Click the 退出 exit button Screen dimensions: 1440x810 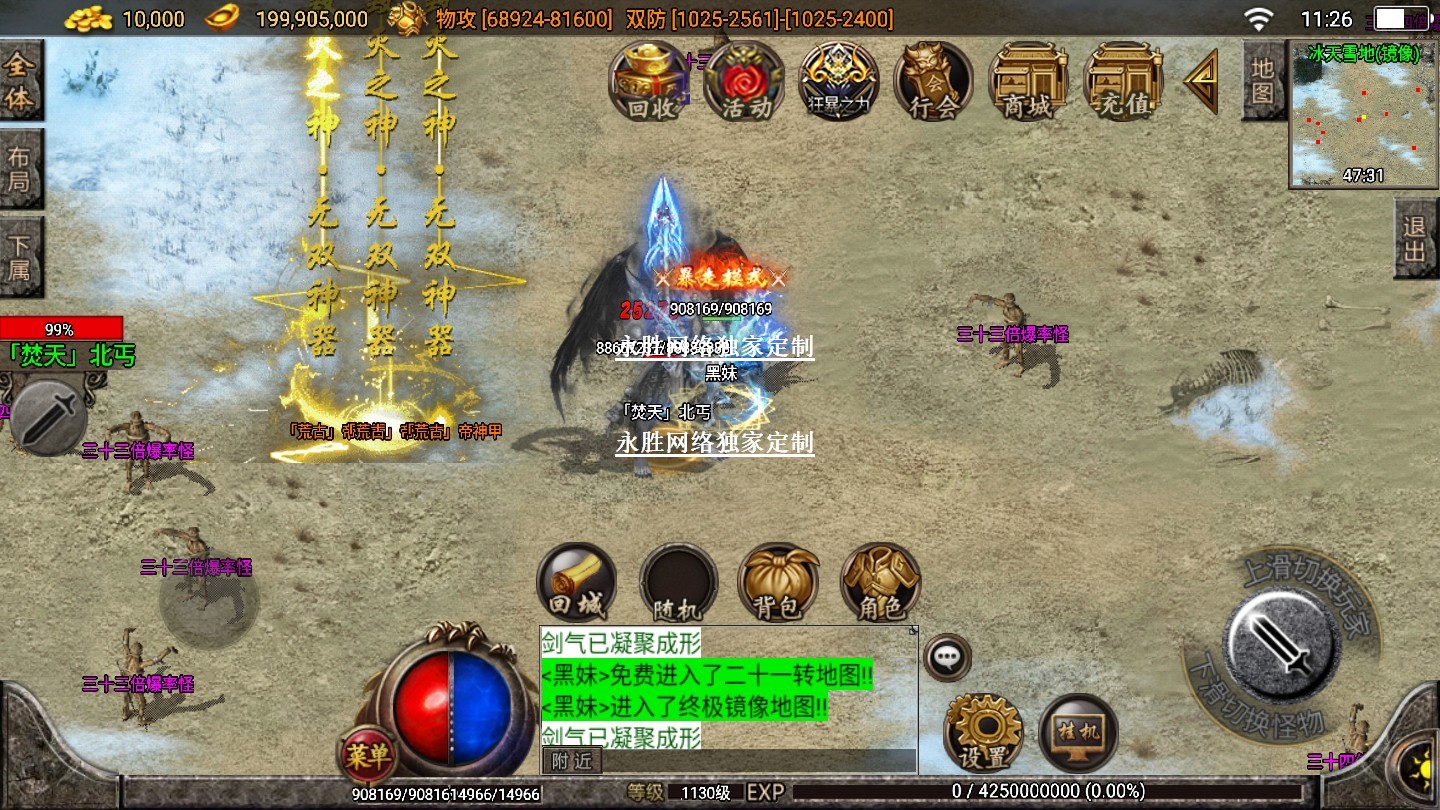click(1415, 238)
